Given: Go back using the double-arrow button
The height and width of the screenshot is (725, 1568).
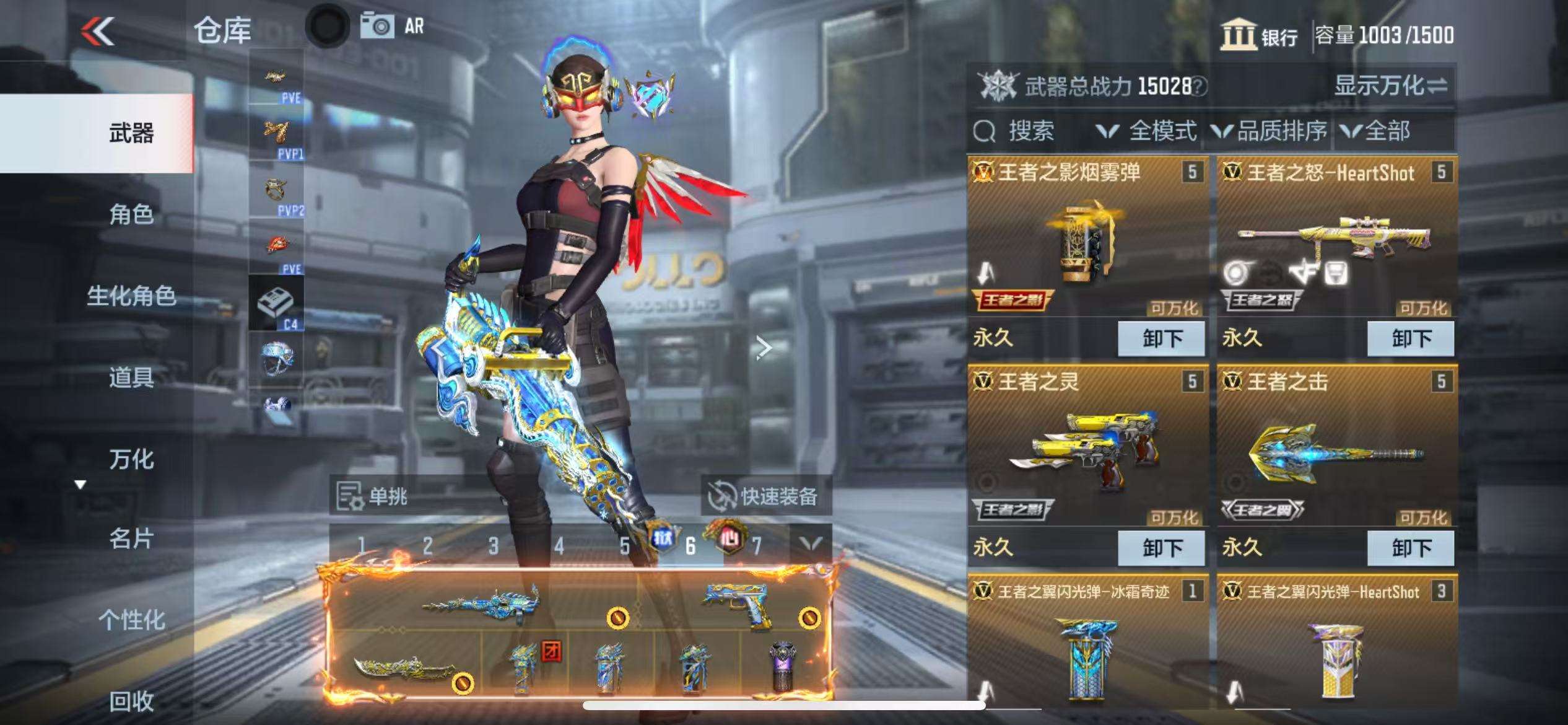Looking at the screenshot, I should click(98, 31).
